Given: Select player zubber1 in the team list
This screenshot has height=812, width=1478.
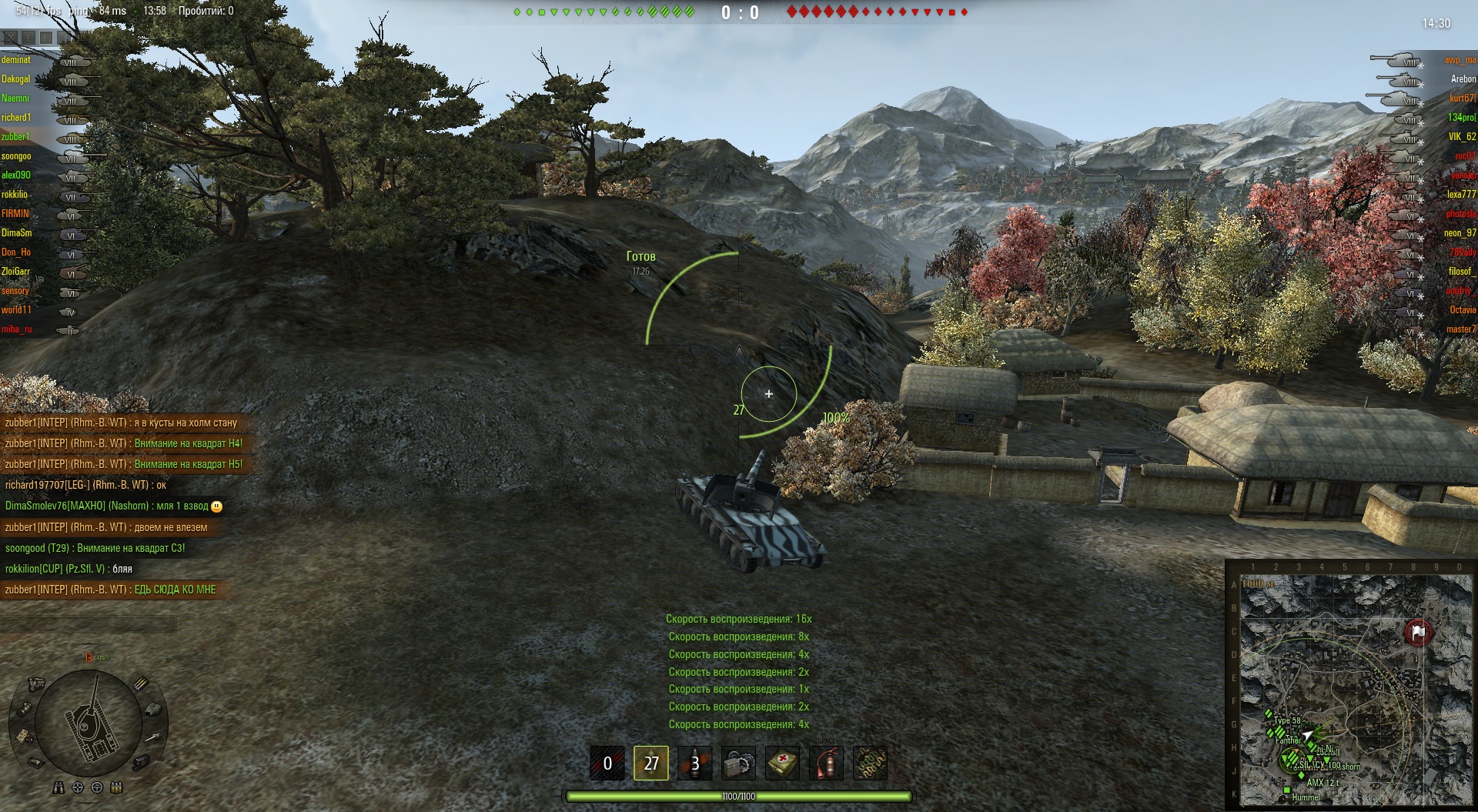Looking at the screenshot, I should (x=15, y=137).
